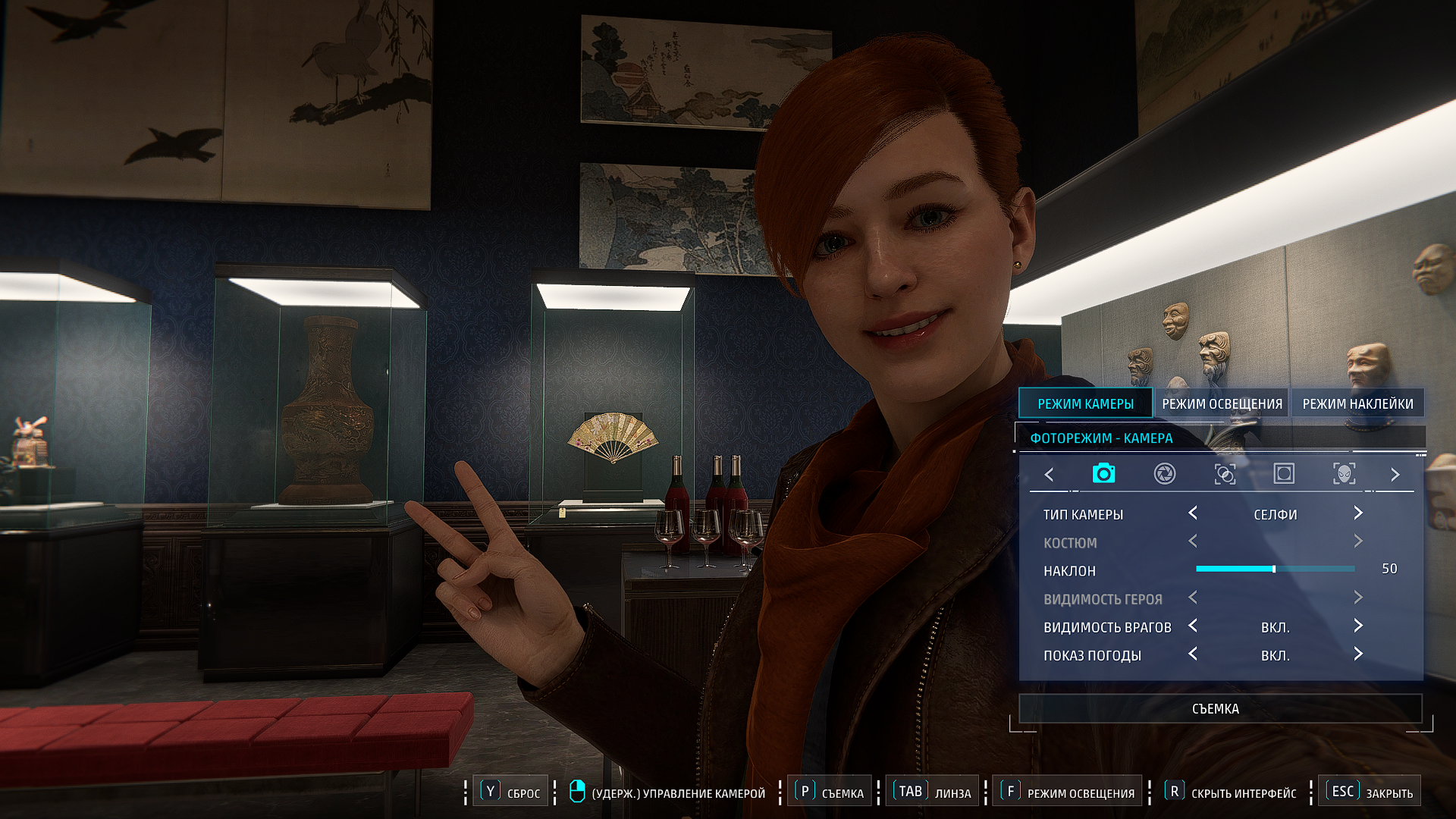Select the Spider-Man mask icon
The width and height of the screenshot is (1456, 819).
[1344, 474]
